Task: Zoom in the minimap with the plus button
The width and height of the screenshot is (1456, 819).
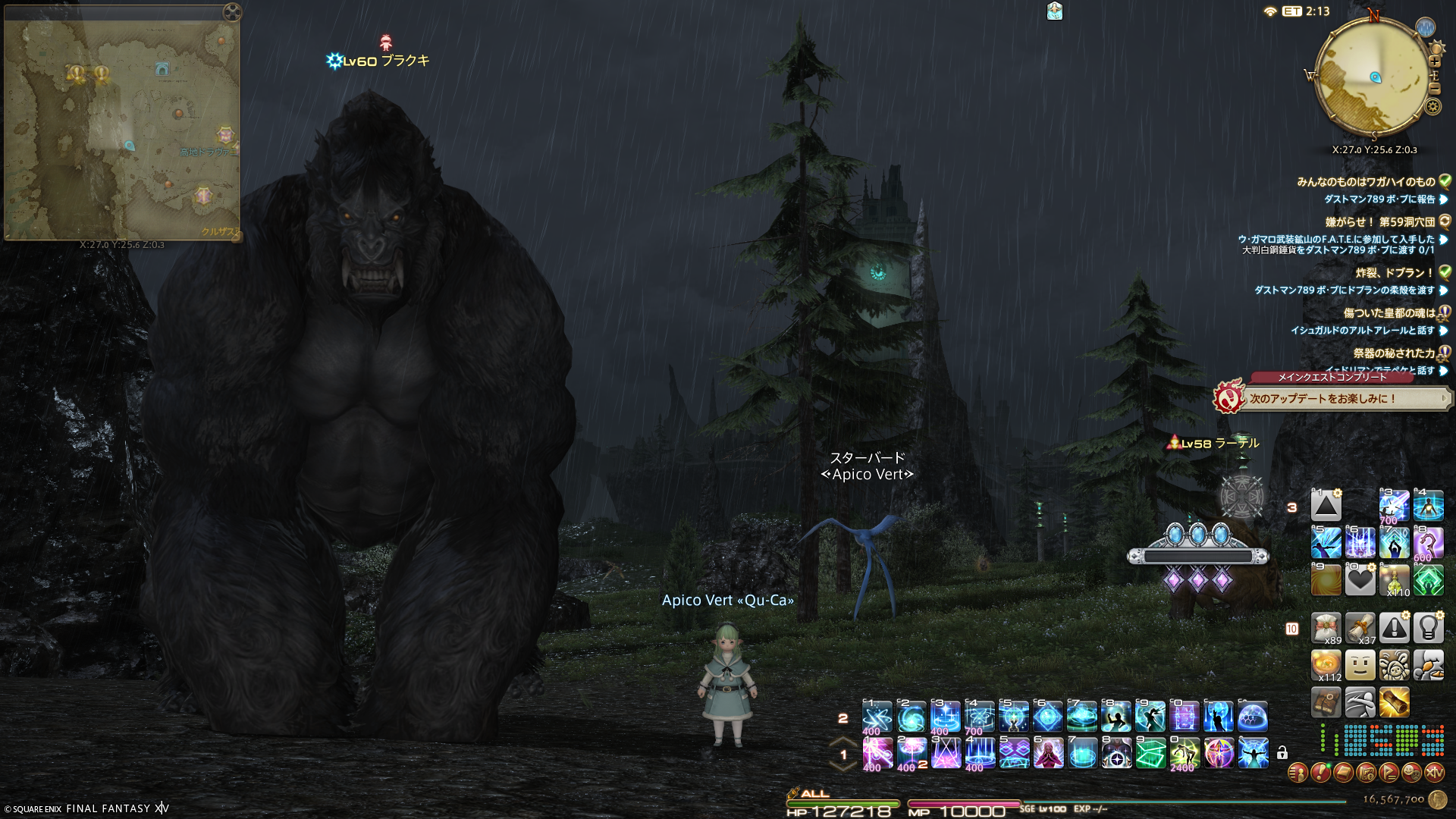Action: [1434, 61]
